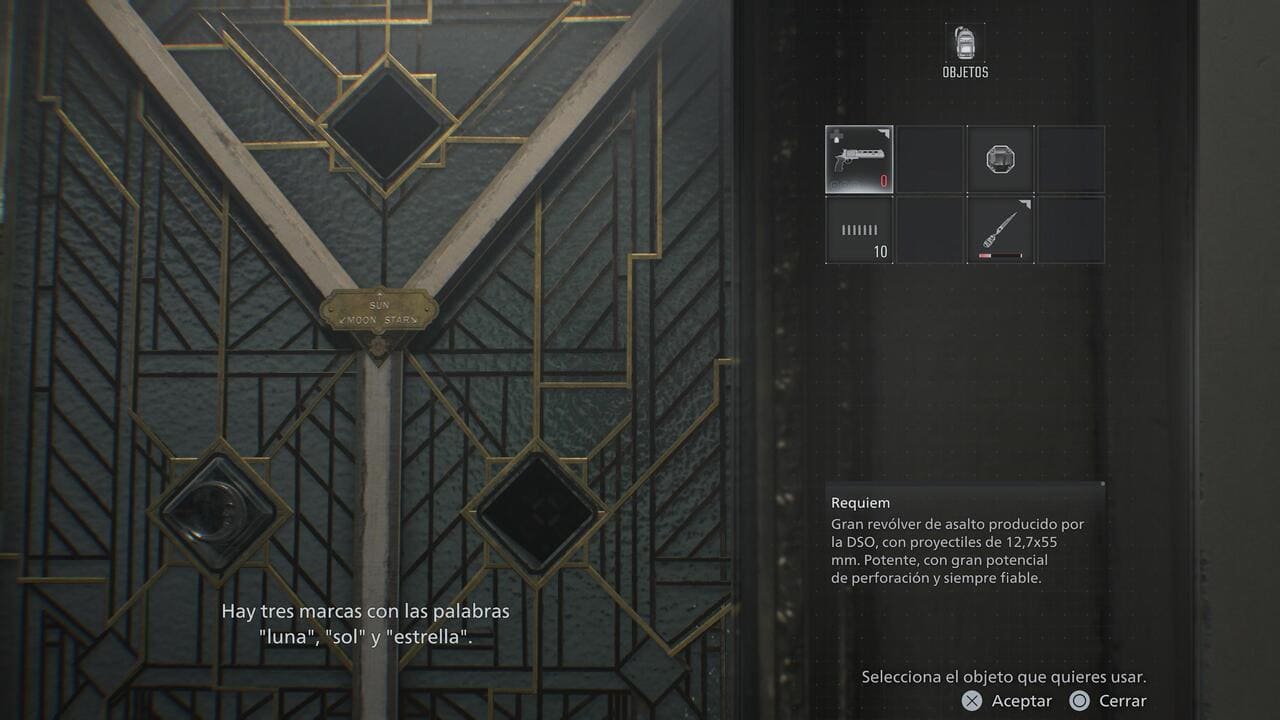Select the ammo stack of 10

coord(859,230)
